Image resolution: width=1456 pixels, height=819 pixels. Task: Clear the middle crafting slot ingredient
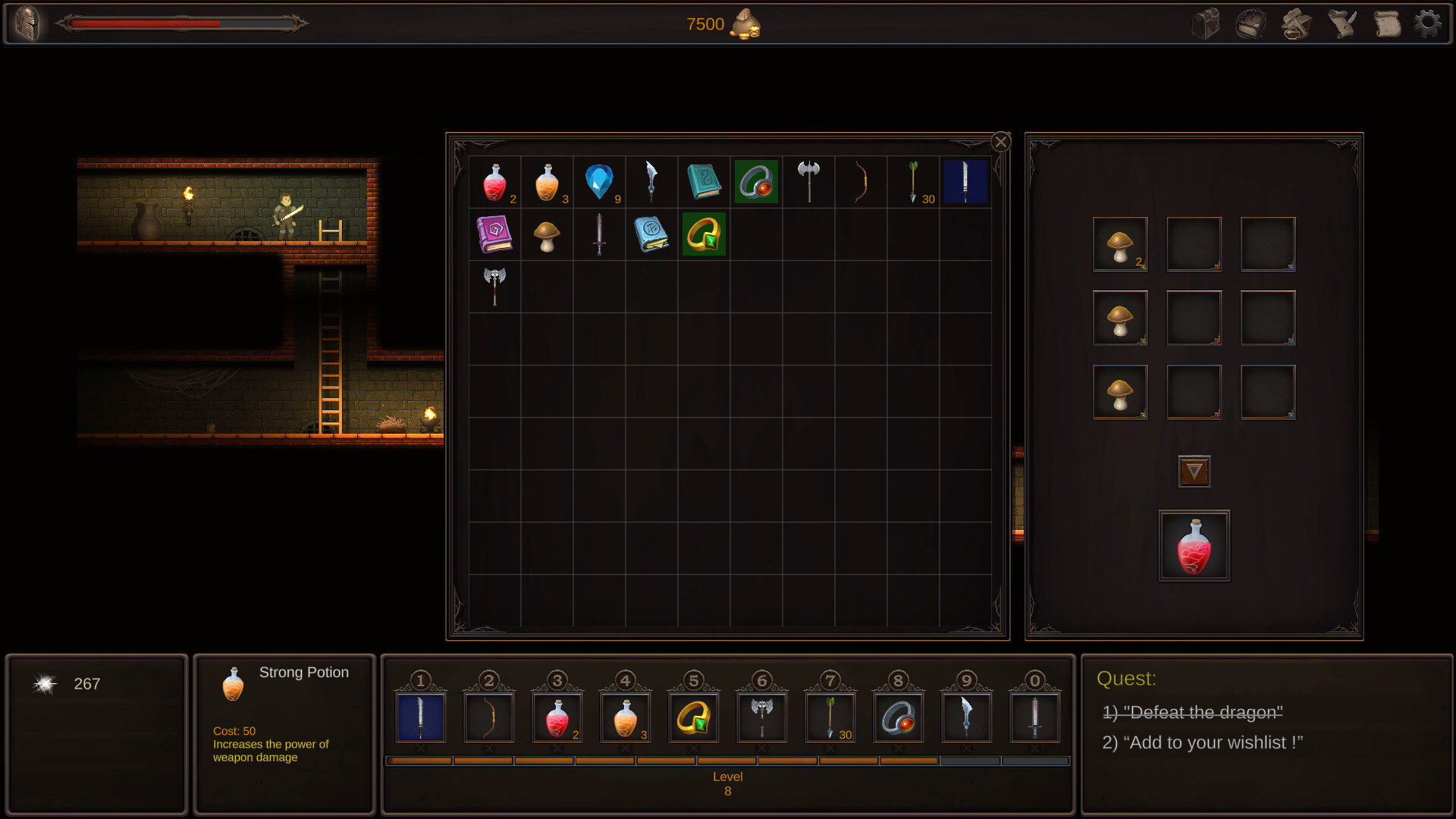pyautogui.click(x=1120, y=318)
